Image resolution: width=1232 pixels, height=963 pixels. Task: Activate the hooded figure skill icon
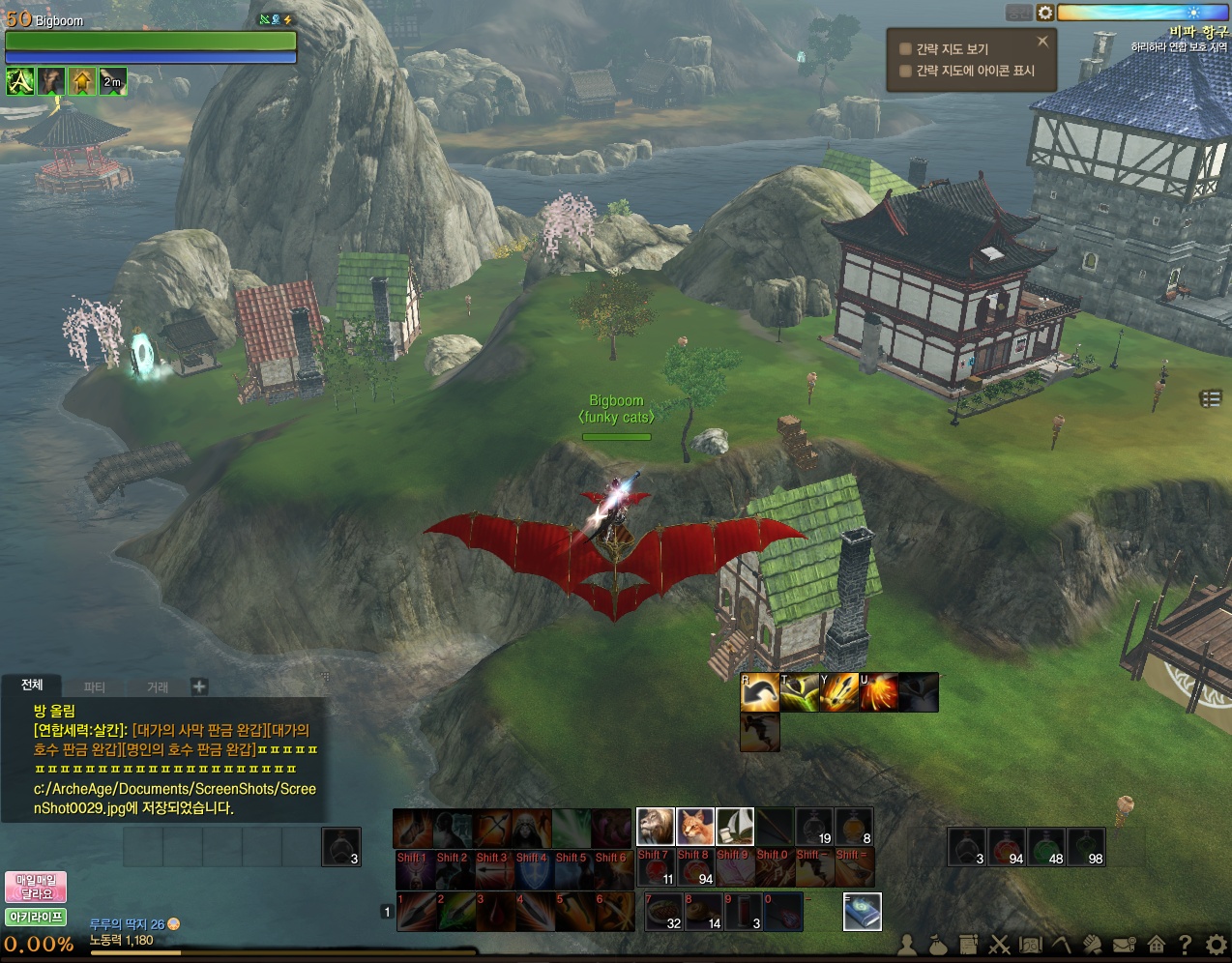point(531,829)
